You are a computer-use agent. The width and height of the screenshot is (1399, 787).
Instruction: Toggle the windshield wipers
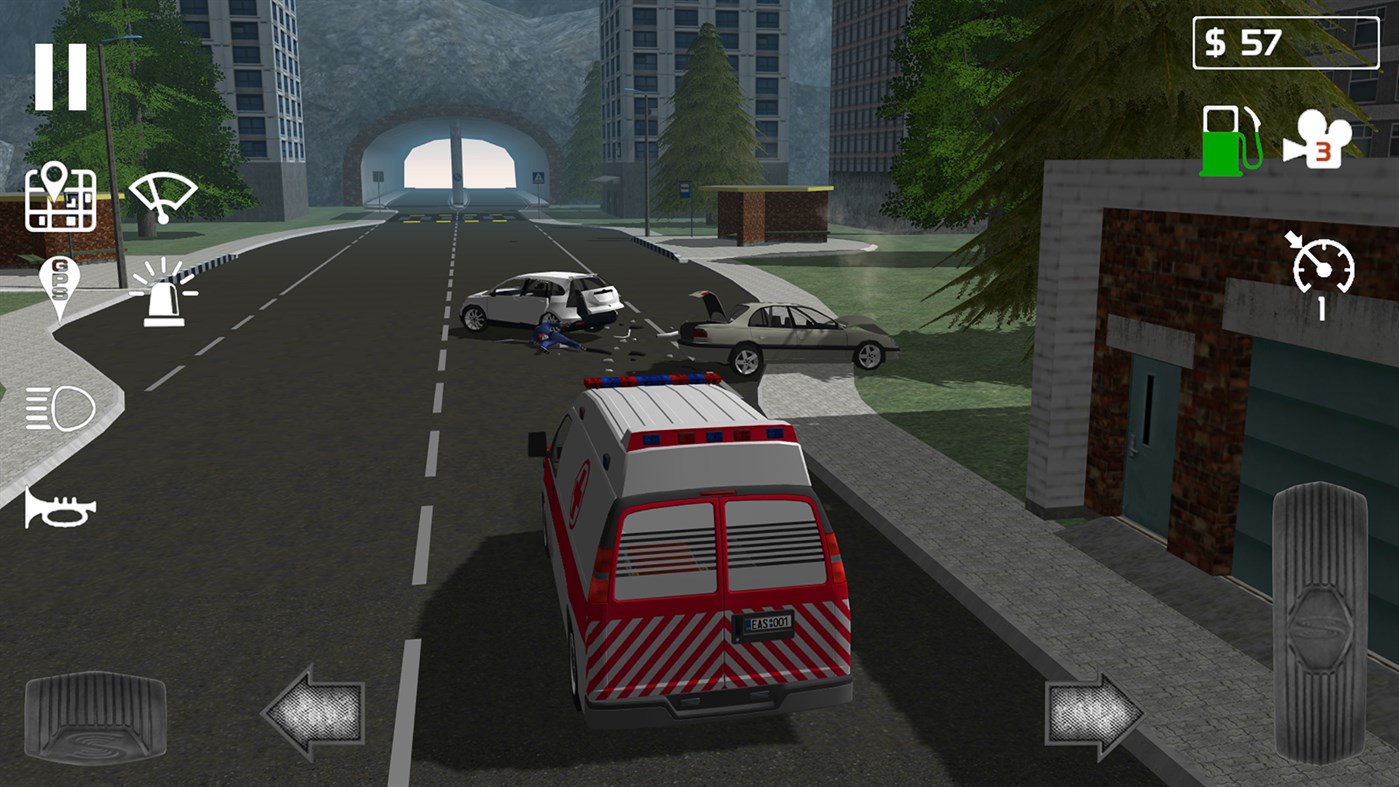click(x=165, y=195)
